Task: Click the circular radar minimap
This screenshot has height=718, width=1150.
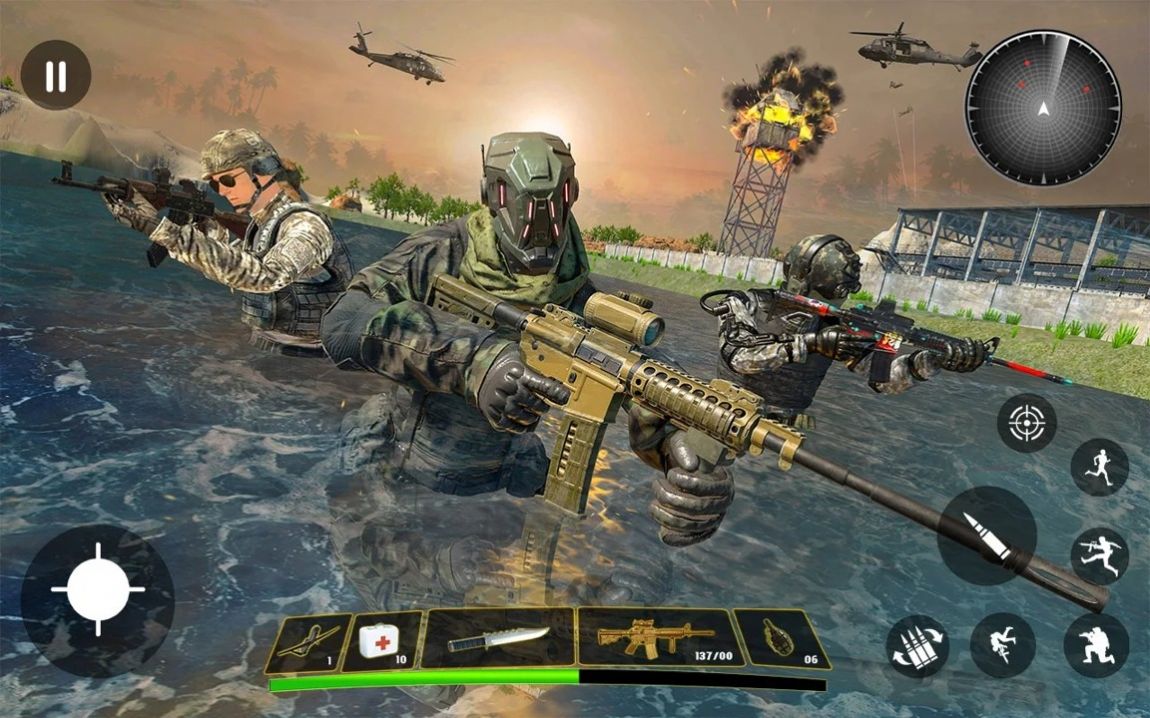Action: tap(1043, 108)
